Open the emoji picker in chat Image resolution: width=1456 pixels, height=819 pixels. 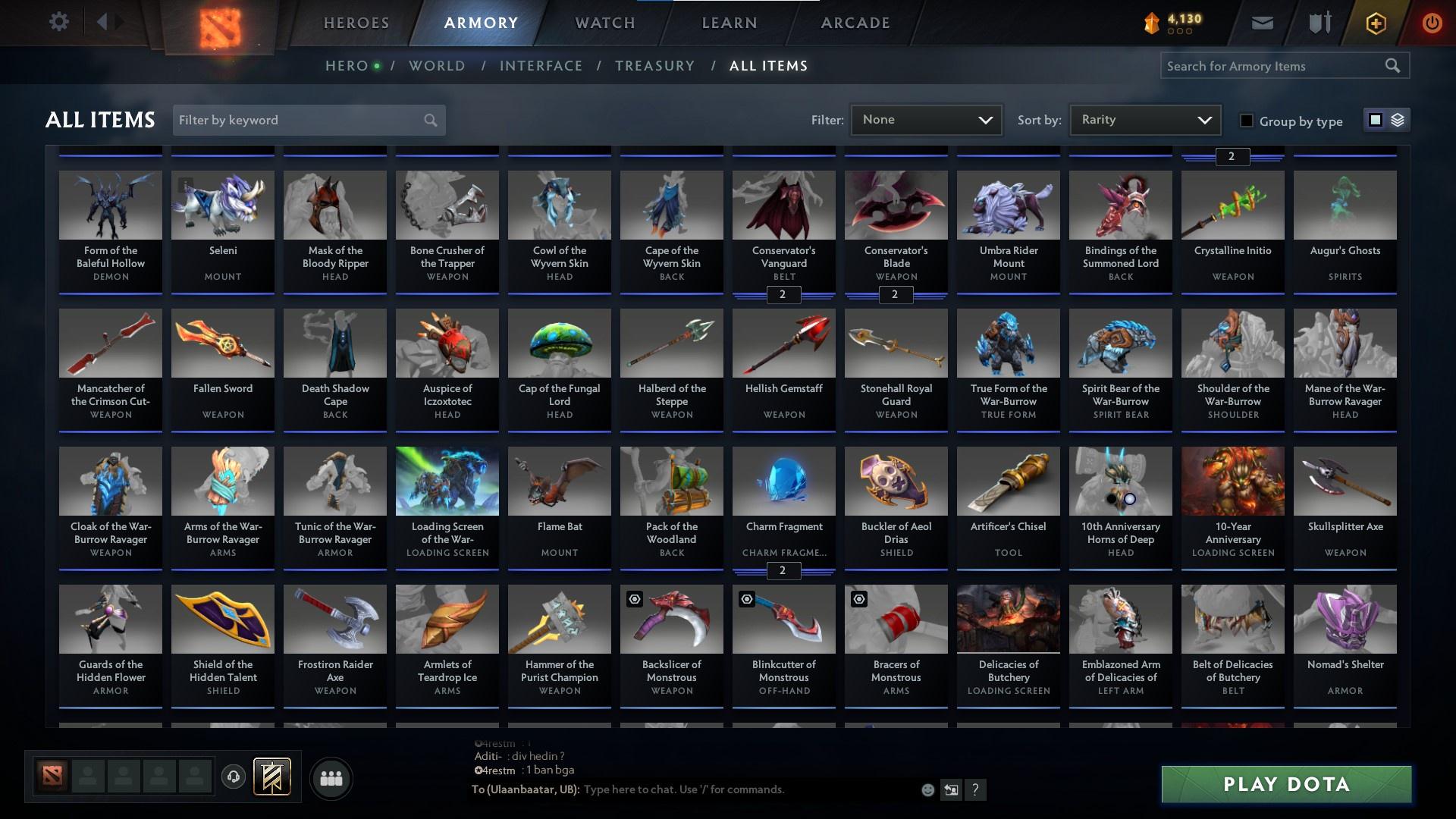pyautogui.click(x=927, y=789)
